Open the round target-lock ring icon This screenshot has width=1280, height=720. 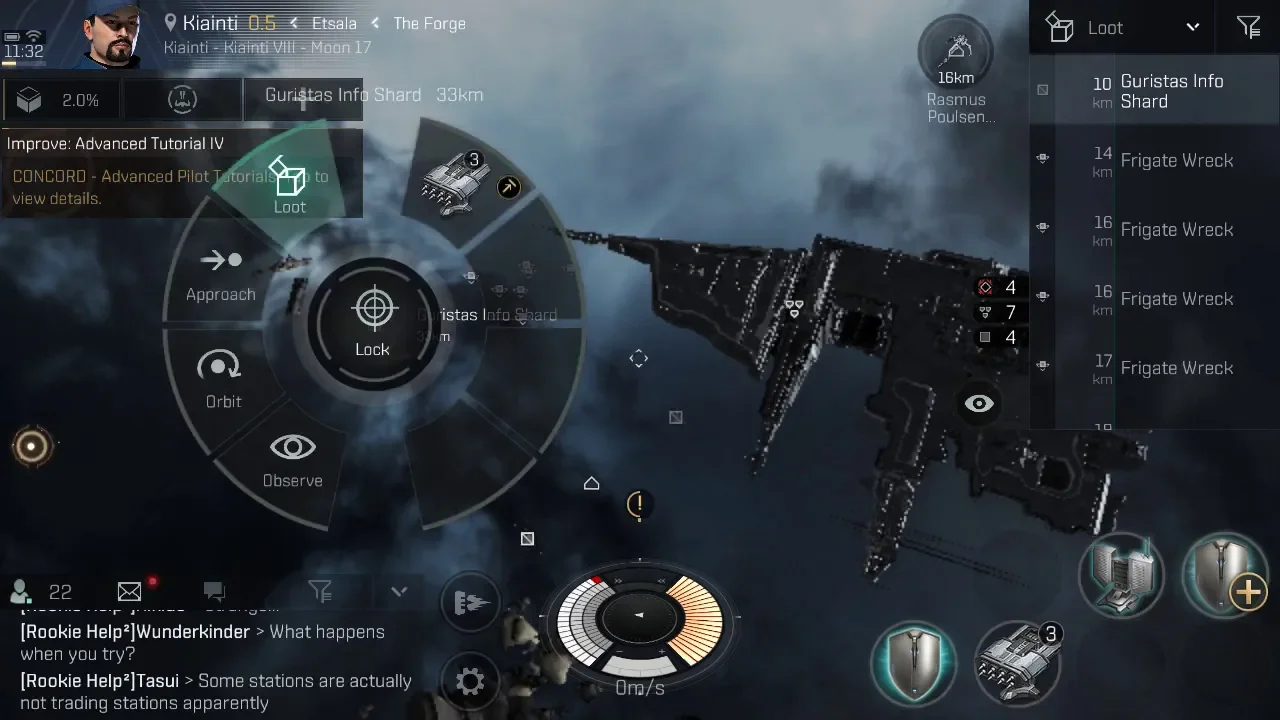coord(32,446)
